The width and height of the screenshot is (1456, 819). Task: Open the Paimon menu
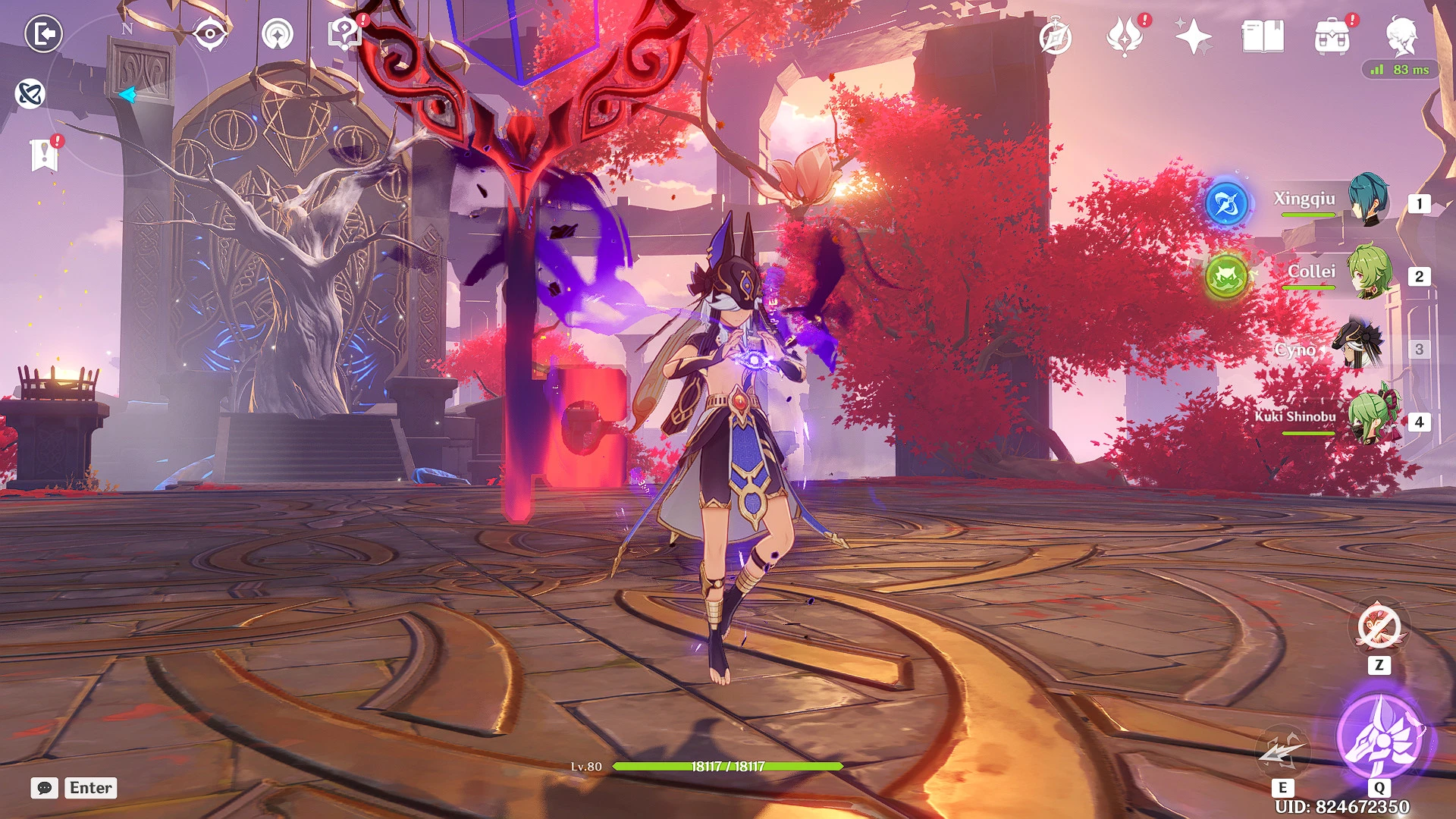(1401, 36)
